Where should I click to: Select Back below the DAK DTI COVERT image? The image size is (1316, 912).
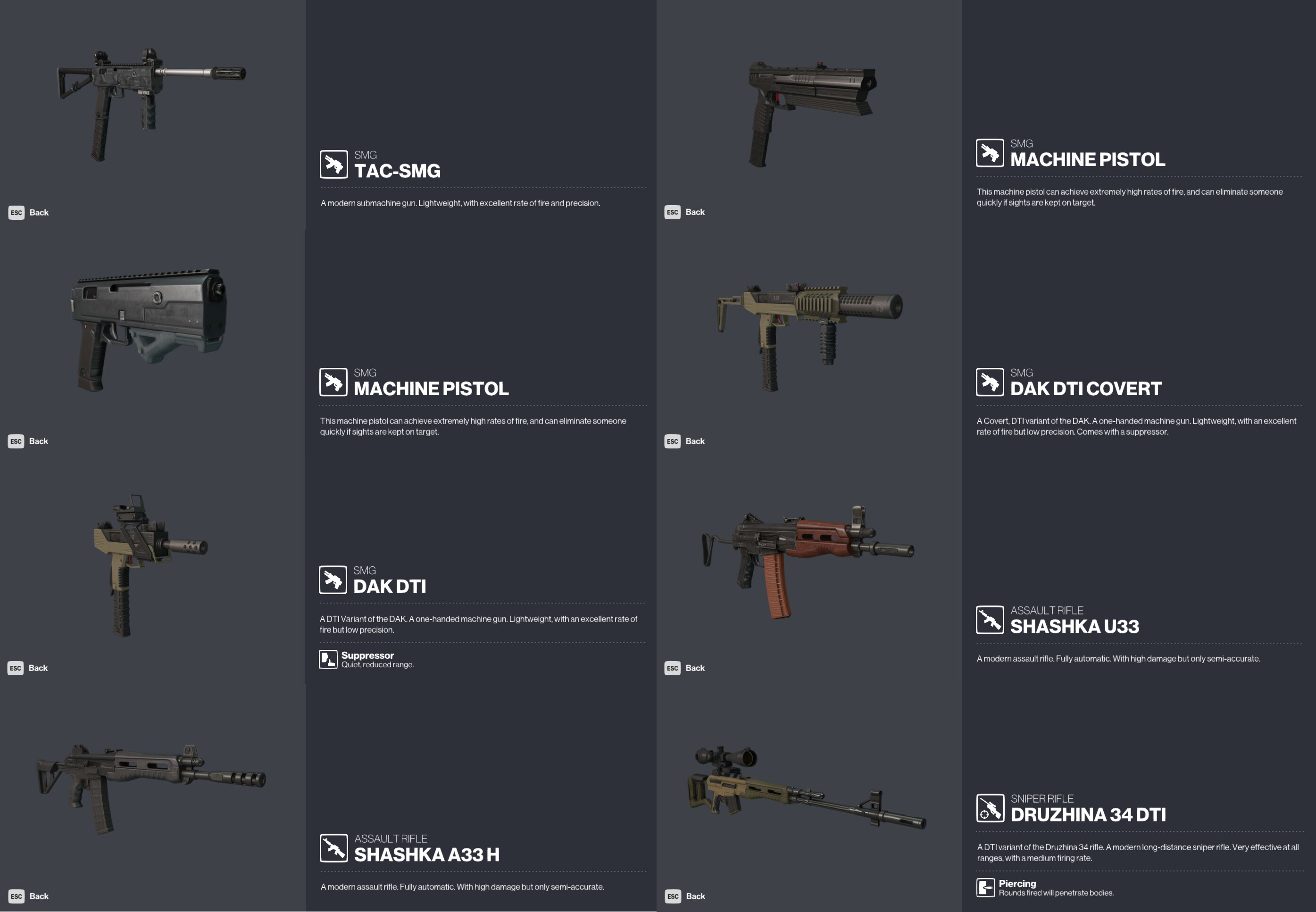[695, 440]
